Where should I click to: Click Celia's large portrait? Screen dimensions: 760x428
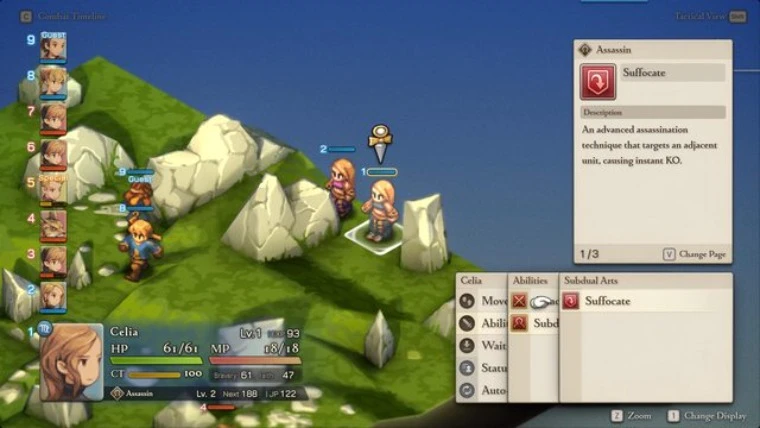(x=71, y=362)
